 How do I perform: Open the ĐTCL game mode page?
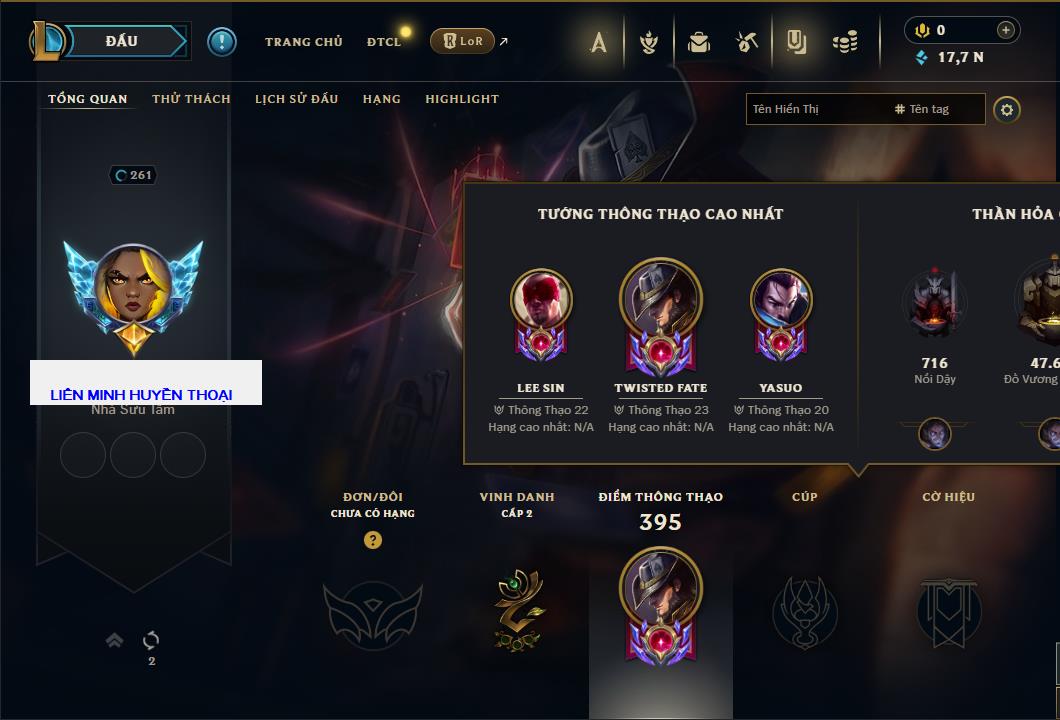pyautogui.click(x=383, y=42)
